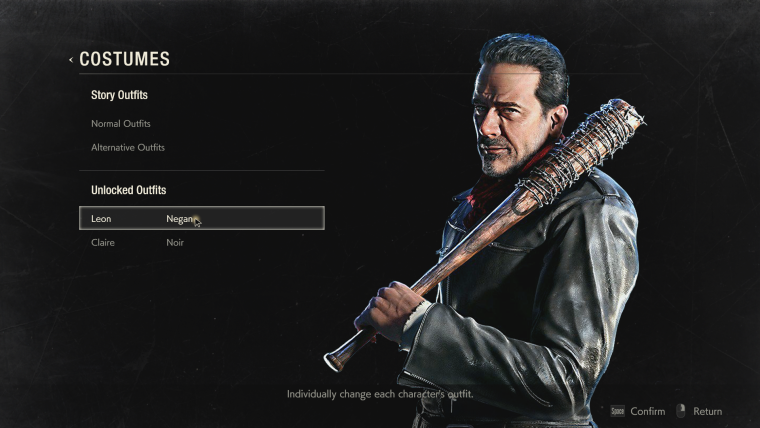Confirm the outfit selection
The width and height of the screenshot is (760, 428).
pyautogui.click(x=638, y=411)
